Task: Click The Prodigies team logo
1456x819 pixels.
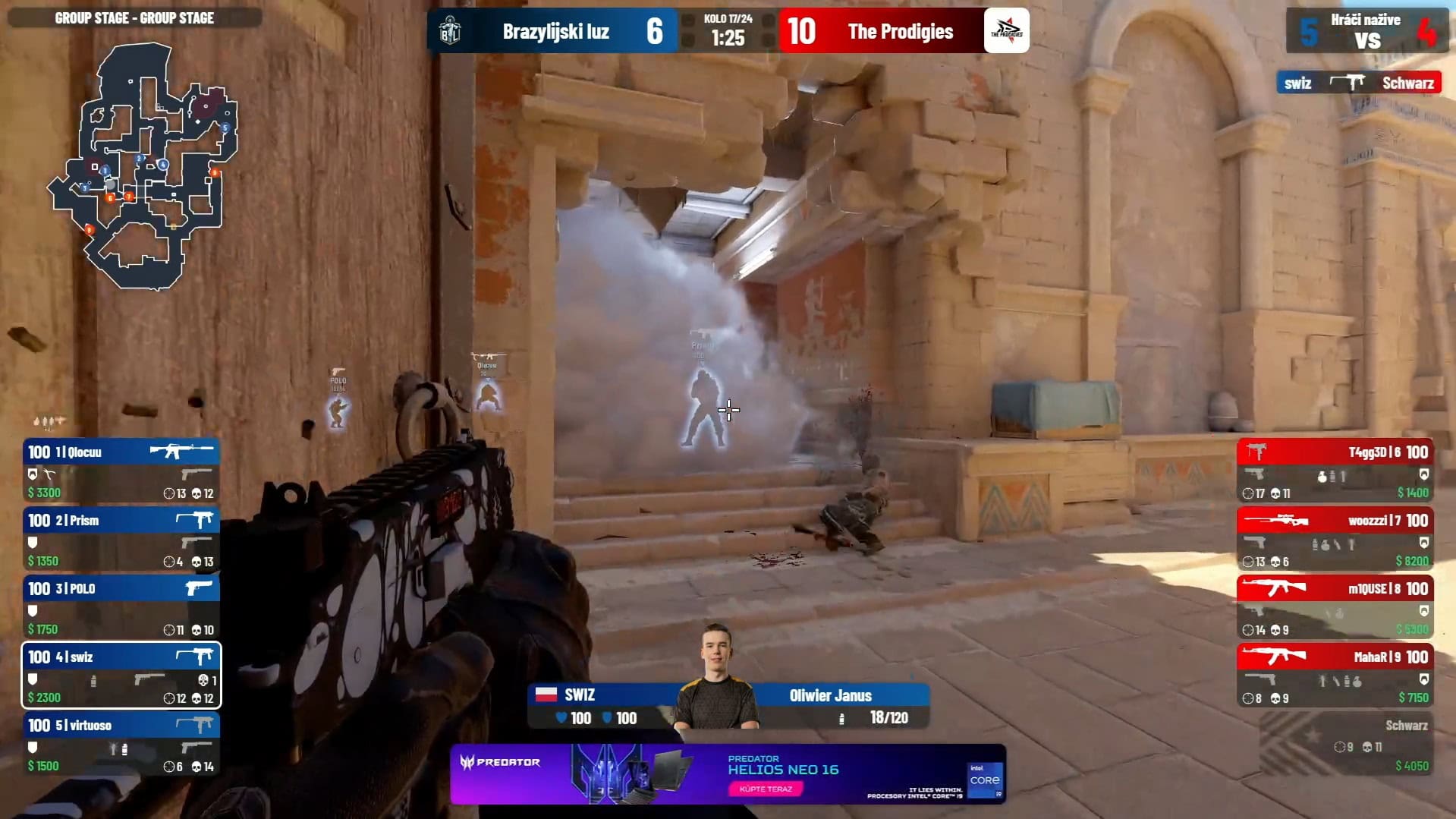Action: click(1006, 31)
